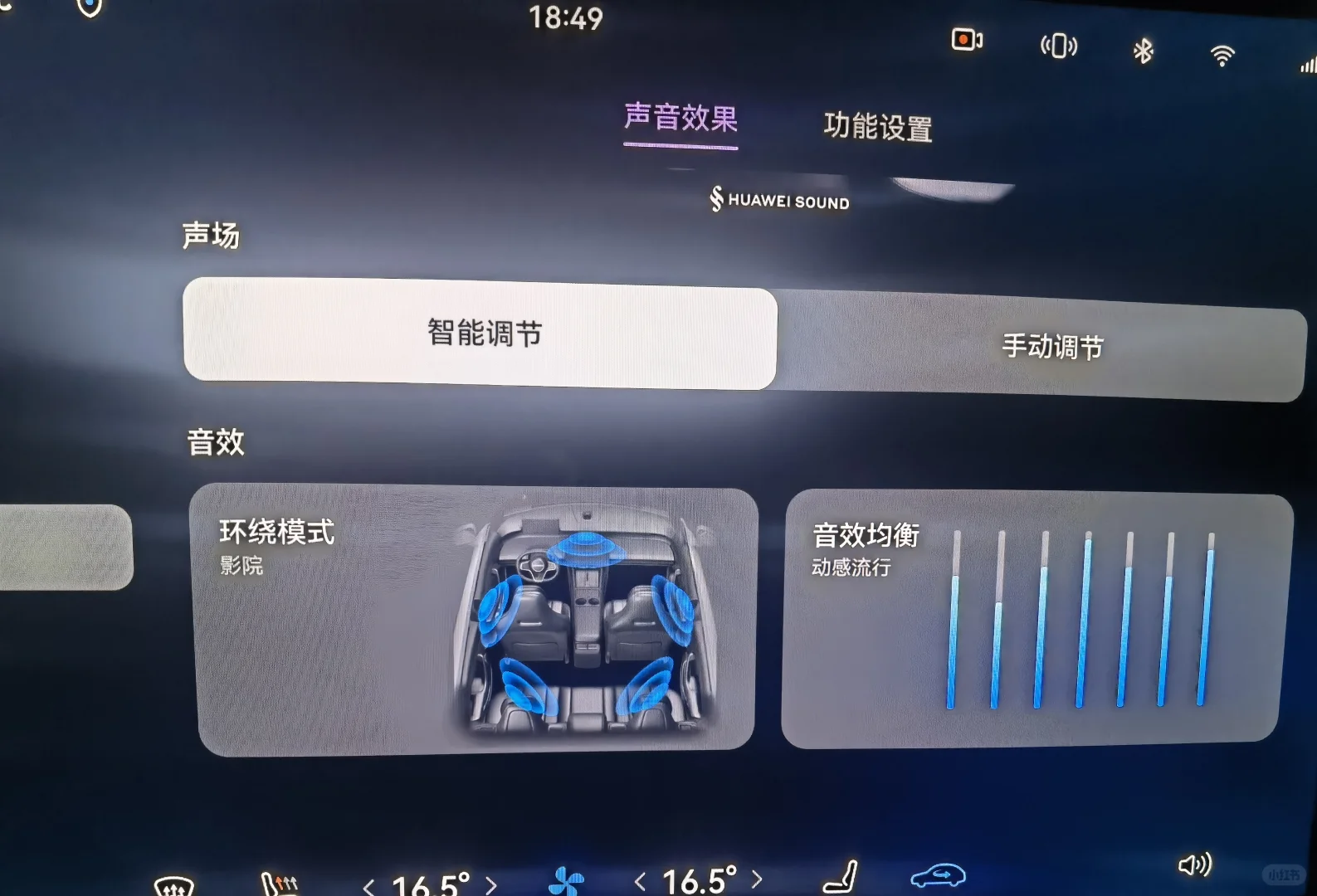Viewport: 1317px width, 896px height.
Task: Switch to the 功能设置 tab
Action: click(x=877, y=126)
